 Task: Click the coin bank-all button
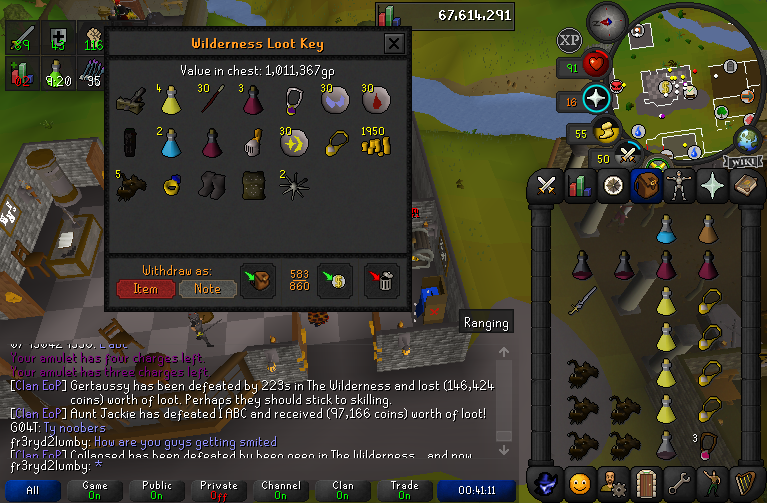click(334, 280)
